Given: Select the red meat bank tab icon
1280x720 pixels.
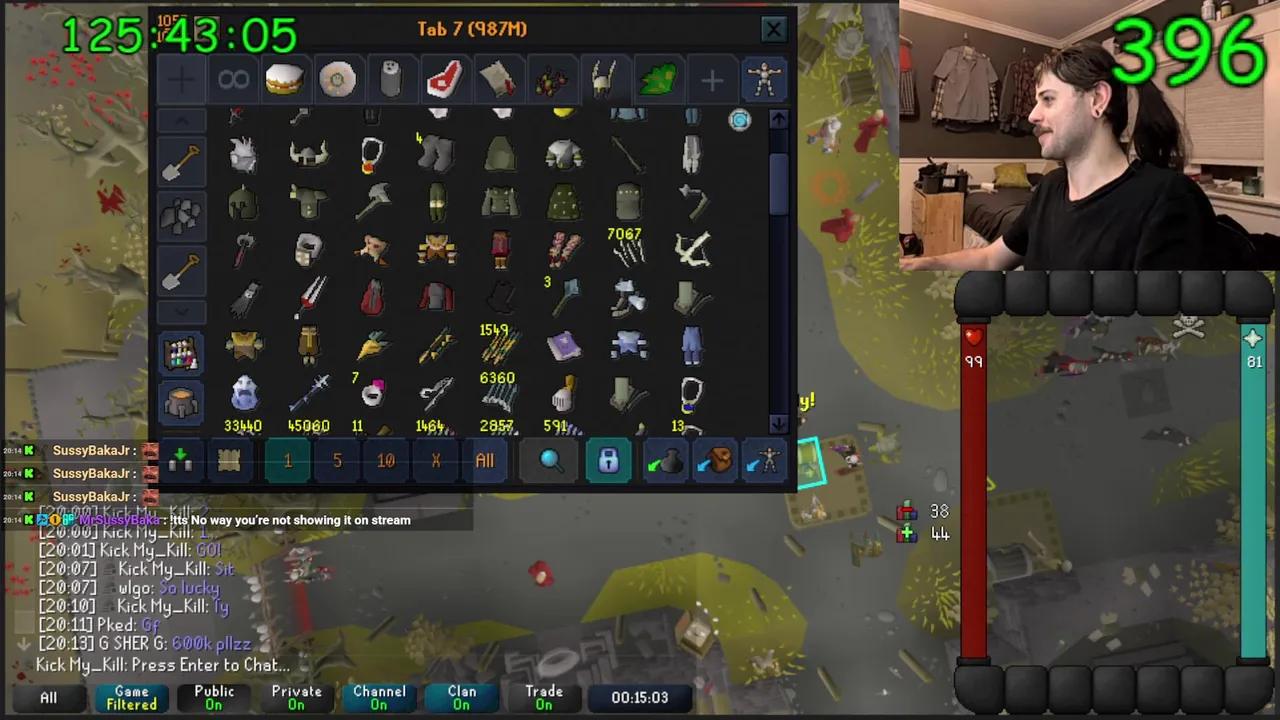Looking at the screenshot, I should 444,80.
